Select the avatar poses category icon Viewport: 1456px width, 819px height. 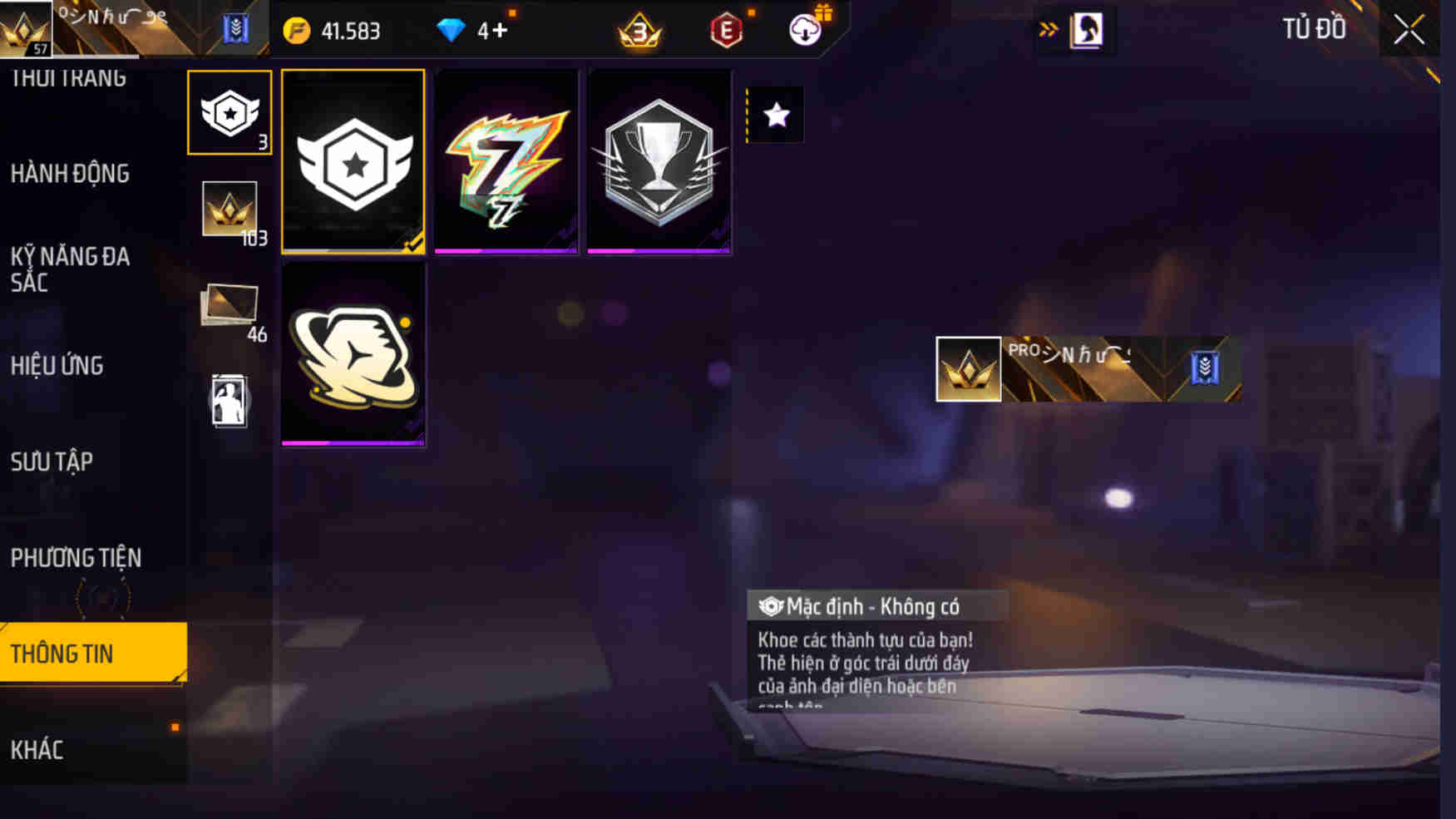coord(230,399)
